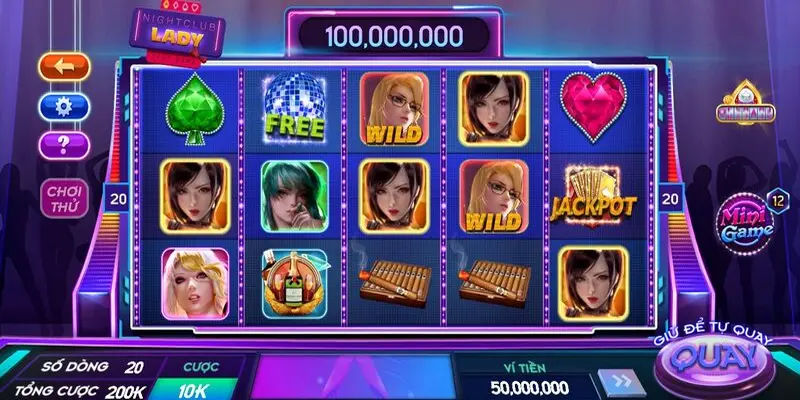
Task: Change the 10K bet amount
Action: [x=194, y=388]
